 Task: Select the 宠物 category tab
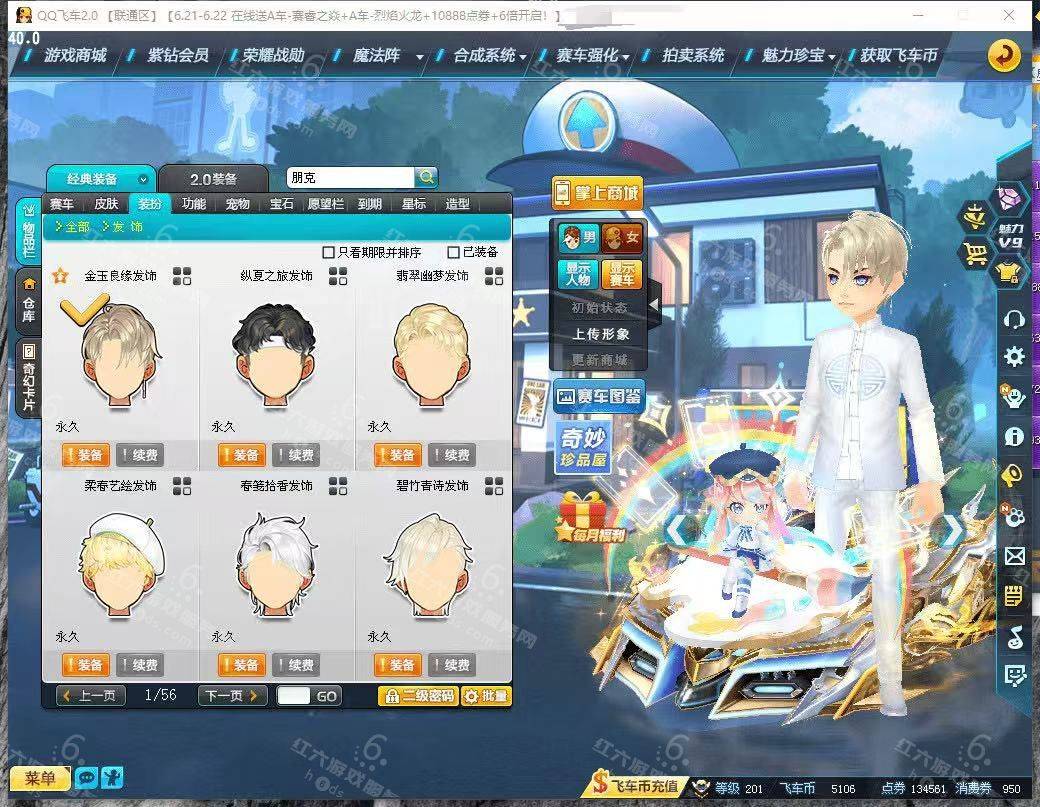(237, 204)
